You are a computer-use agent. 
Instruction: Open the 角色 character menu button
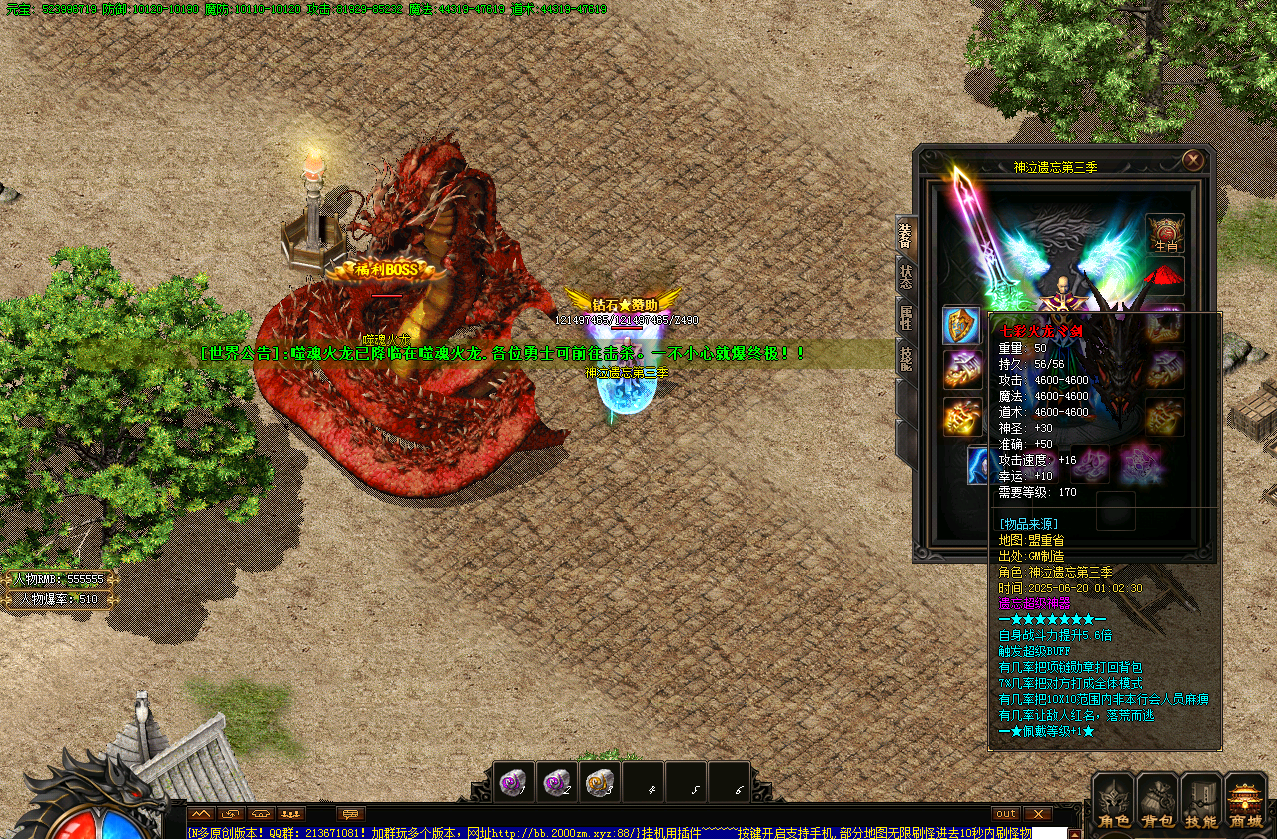point(1113,802)
